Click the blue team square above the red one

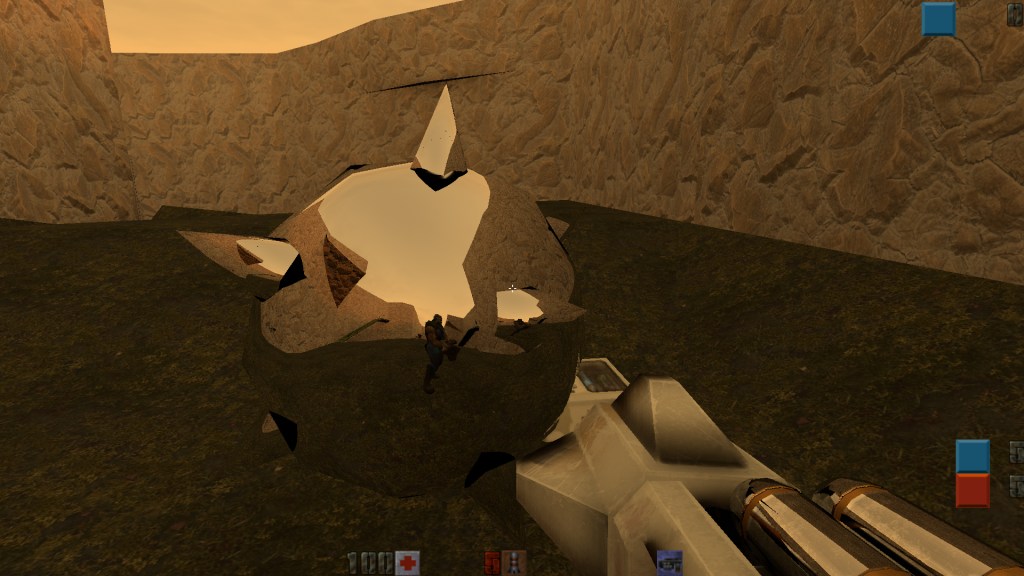pos(972,456)
